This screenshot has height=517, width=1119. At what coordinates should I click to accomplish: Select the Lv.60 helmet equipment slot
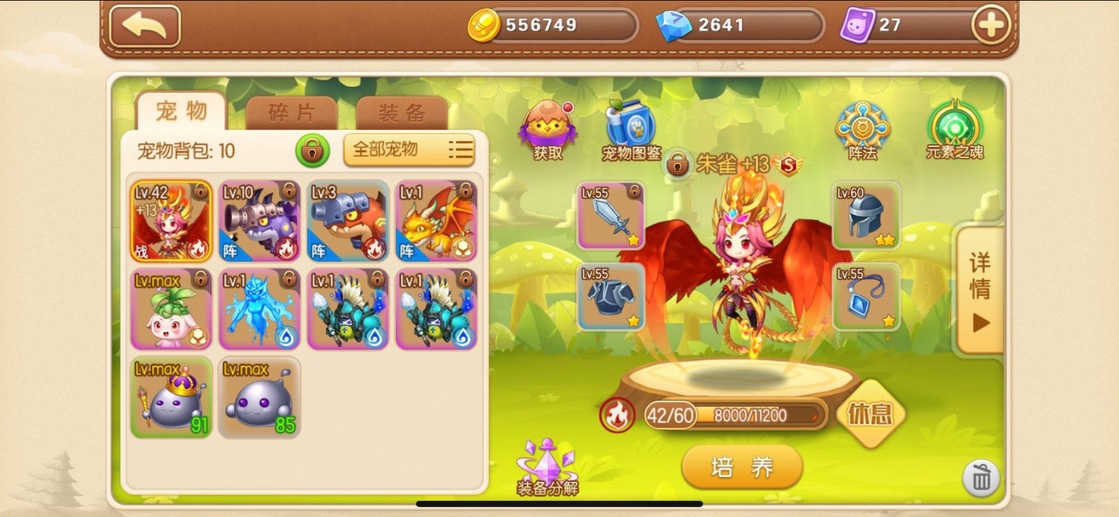coord(866,214)
